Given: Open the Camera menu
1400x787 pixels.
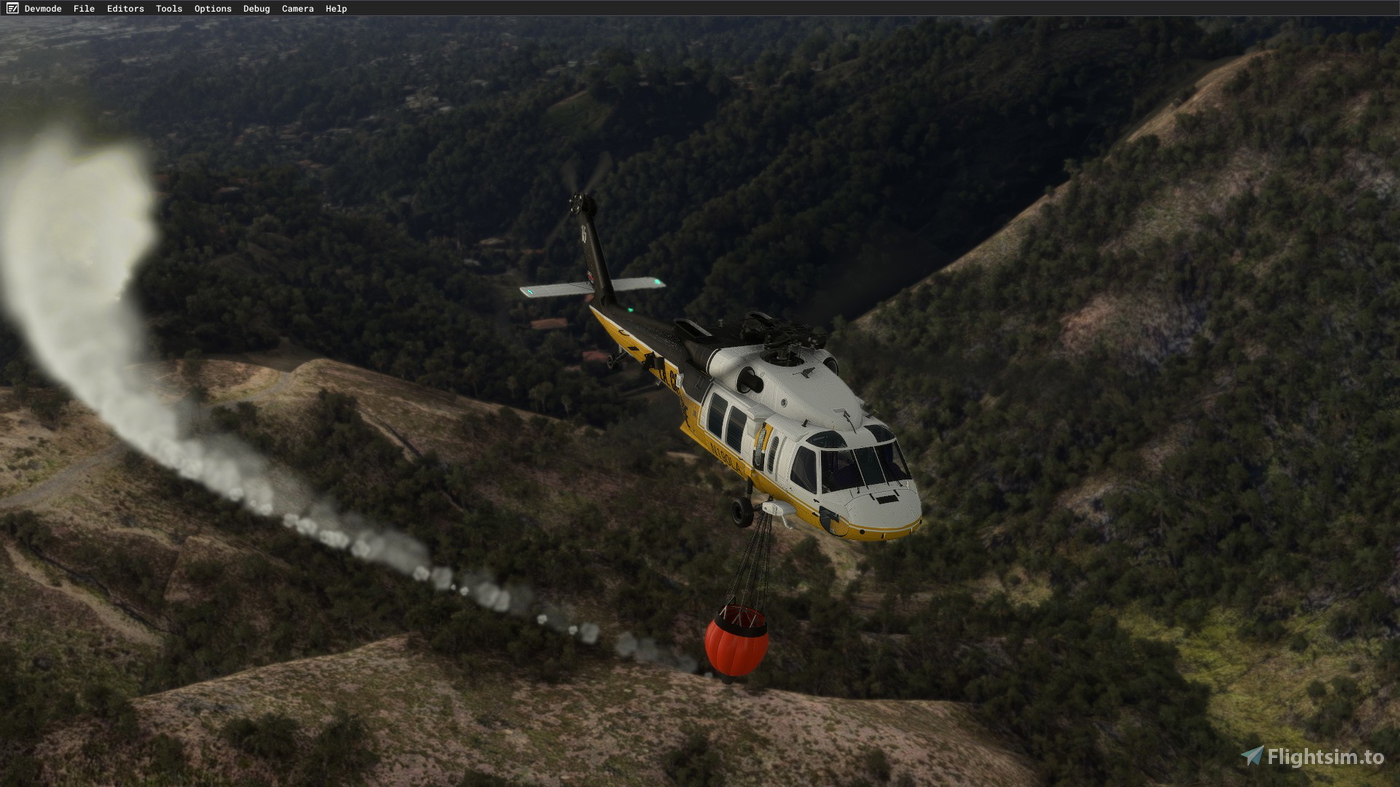Looking at the screenshot, I should tap(297, 8).
